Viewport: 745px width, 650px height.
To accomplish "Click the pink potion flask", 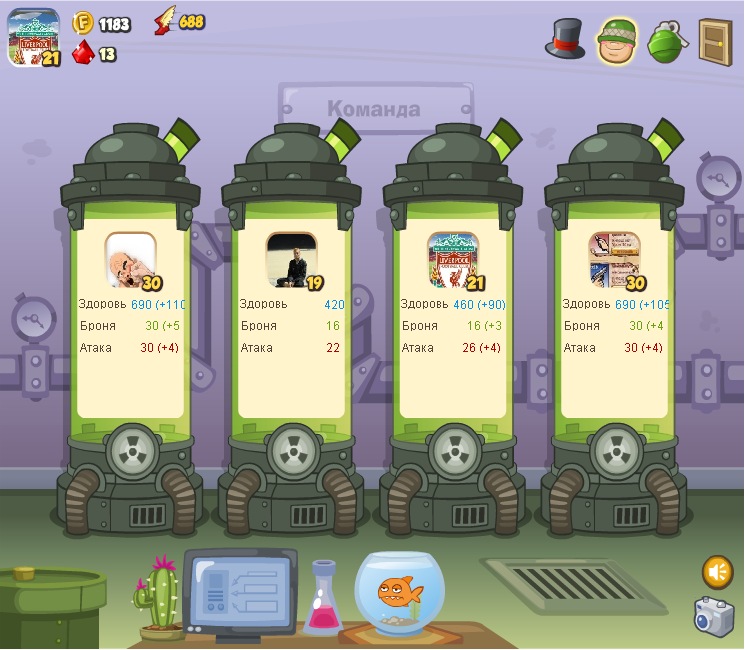I will pyautogui.click(x=324, y=599).
